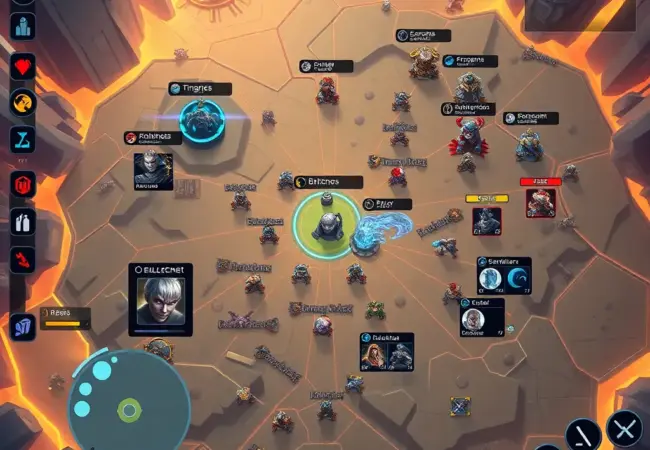Select the enemy portrait under the red bar
The height and width of the screenshot is (450, 650).
pyautogui.click(x=540, y=205)
